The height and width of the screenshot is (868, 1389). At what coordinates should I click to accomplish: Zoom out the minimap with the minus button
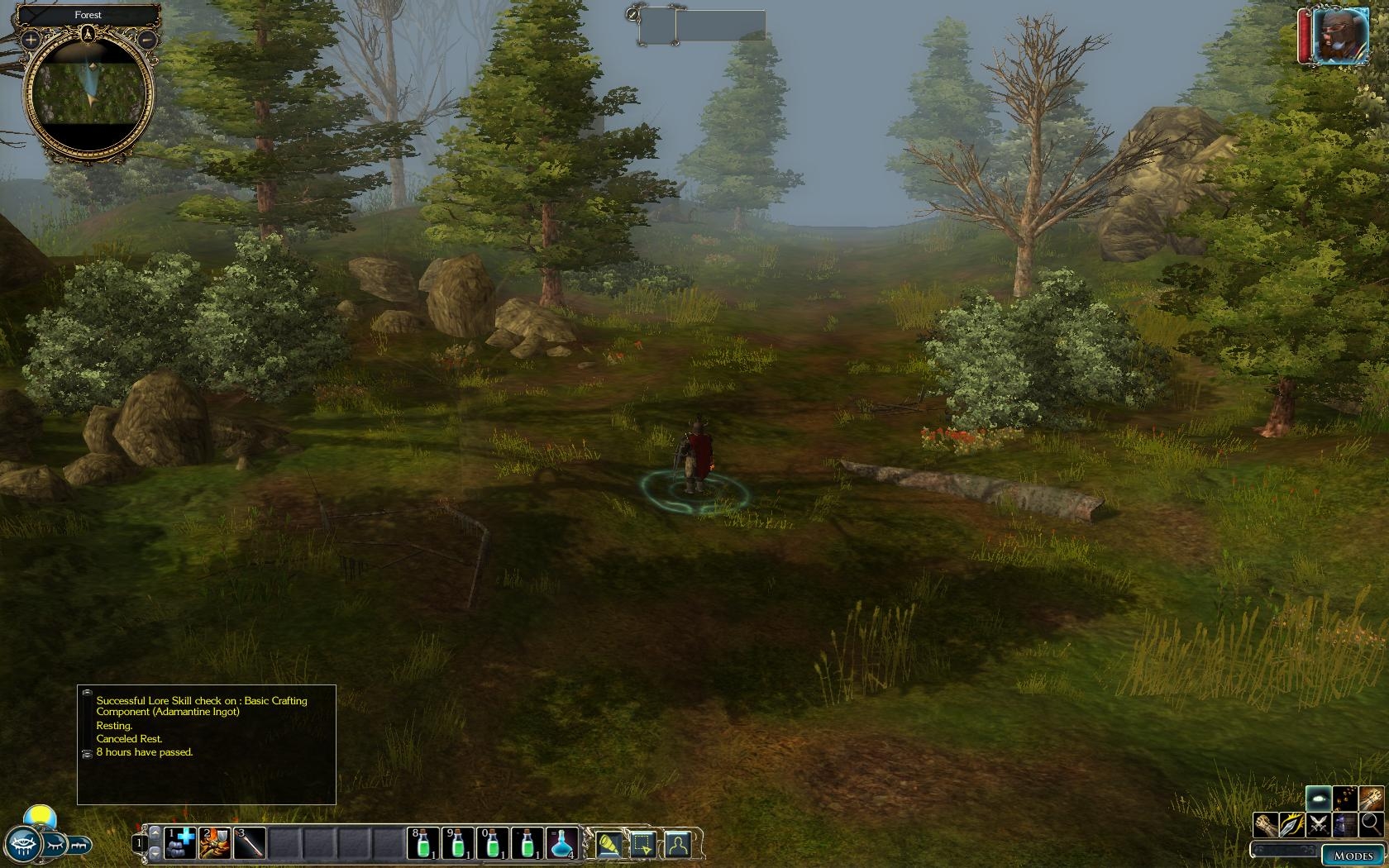pos(146,39)
